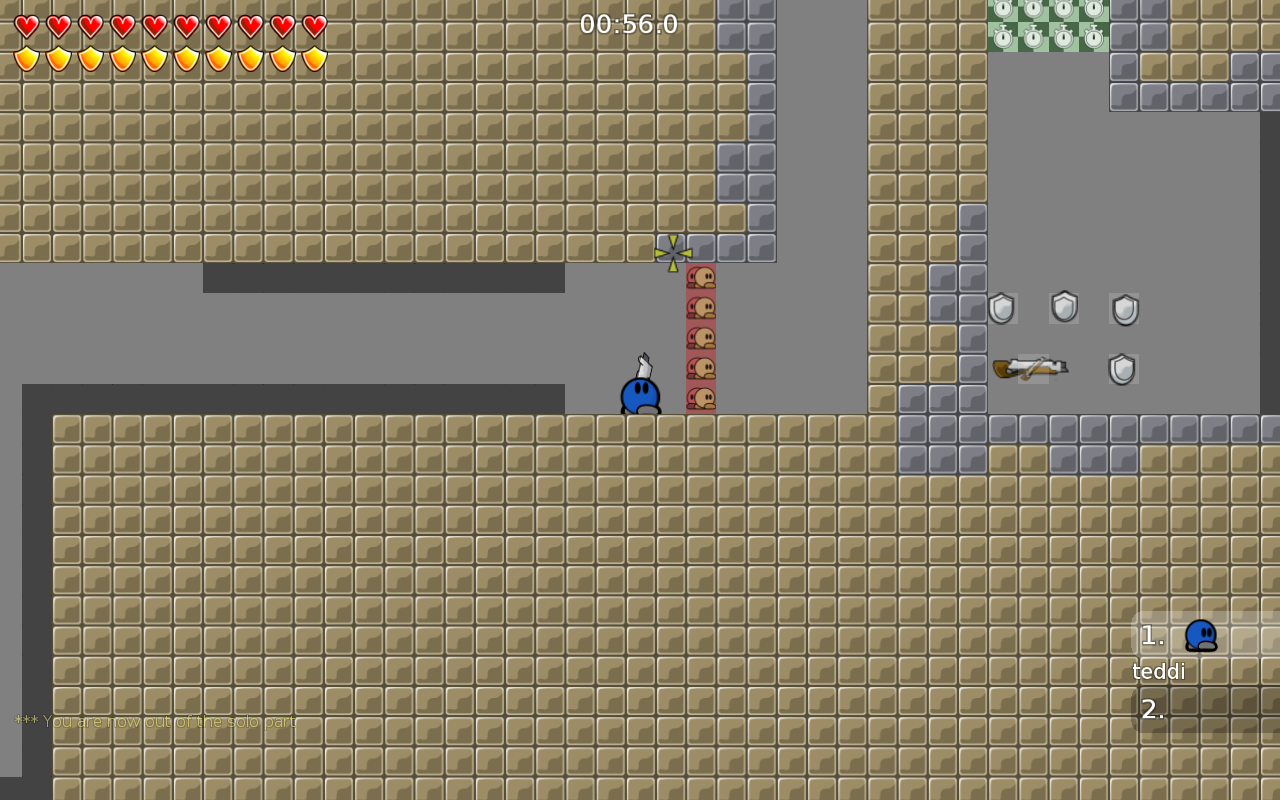Click the rightmost shield in the top row
The image size is (1280, 800).
tap(1124, 308)
